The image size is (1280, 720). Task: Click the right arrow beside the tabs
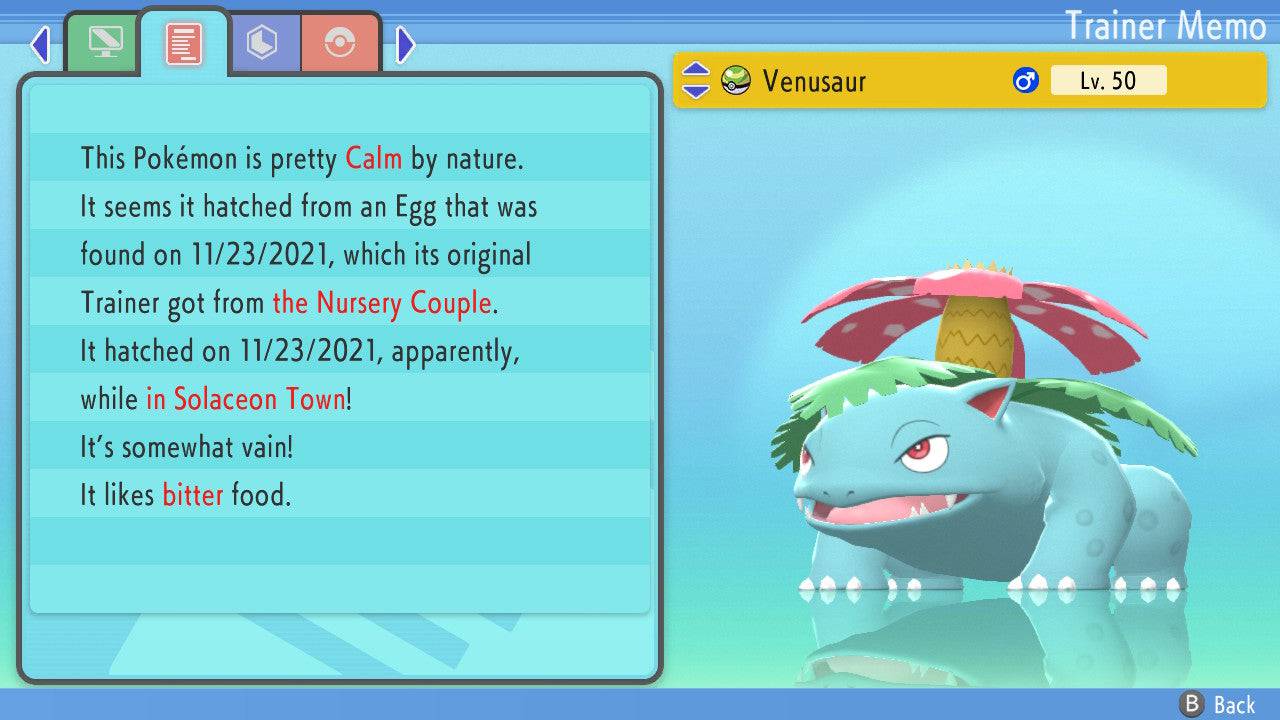tap(405, 44)
